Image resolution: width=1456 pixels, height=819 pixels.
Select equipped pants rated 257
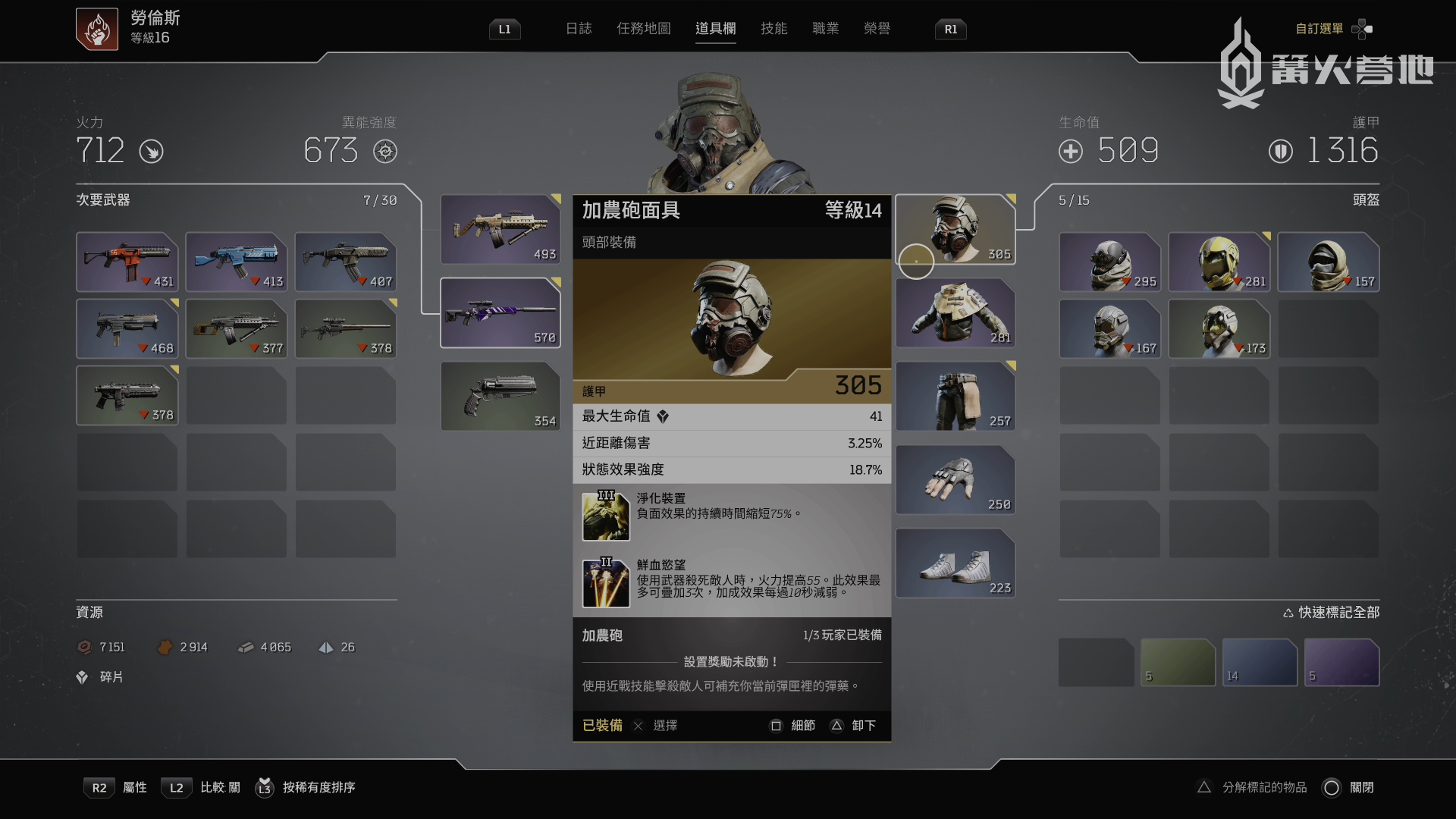point(955,396)
